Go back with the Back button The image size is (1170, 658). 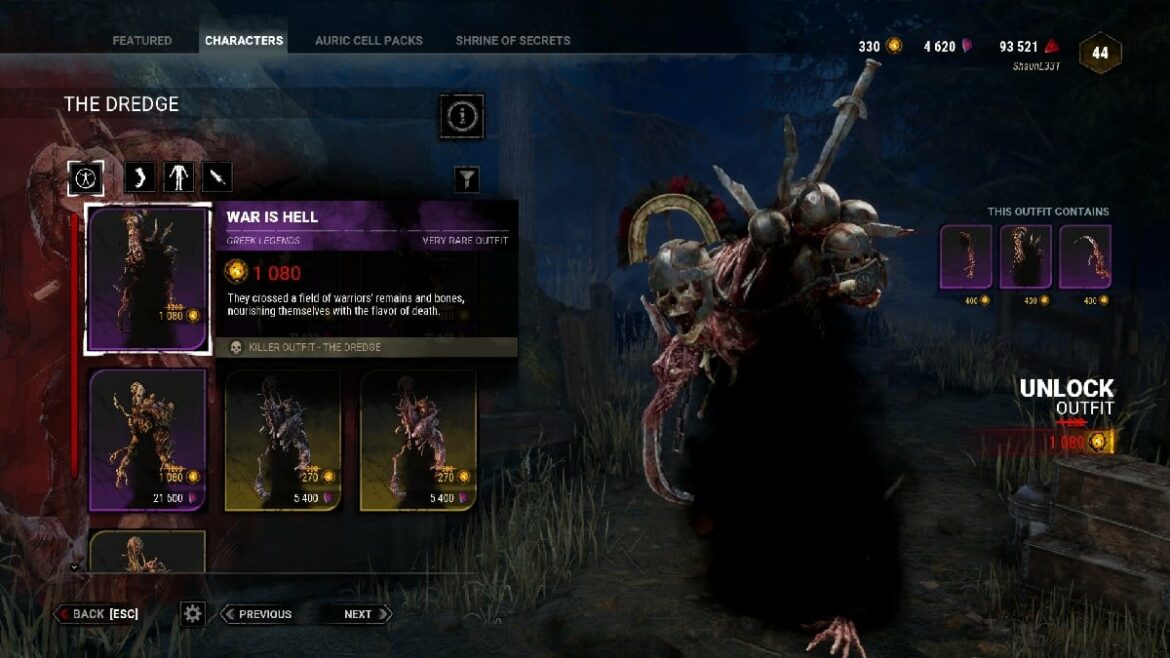97,614
